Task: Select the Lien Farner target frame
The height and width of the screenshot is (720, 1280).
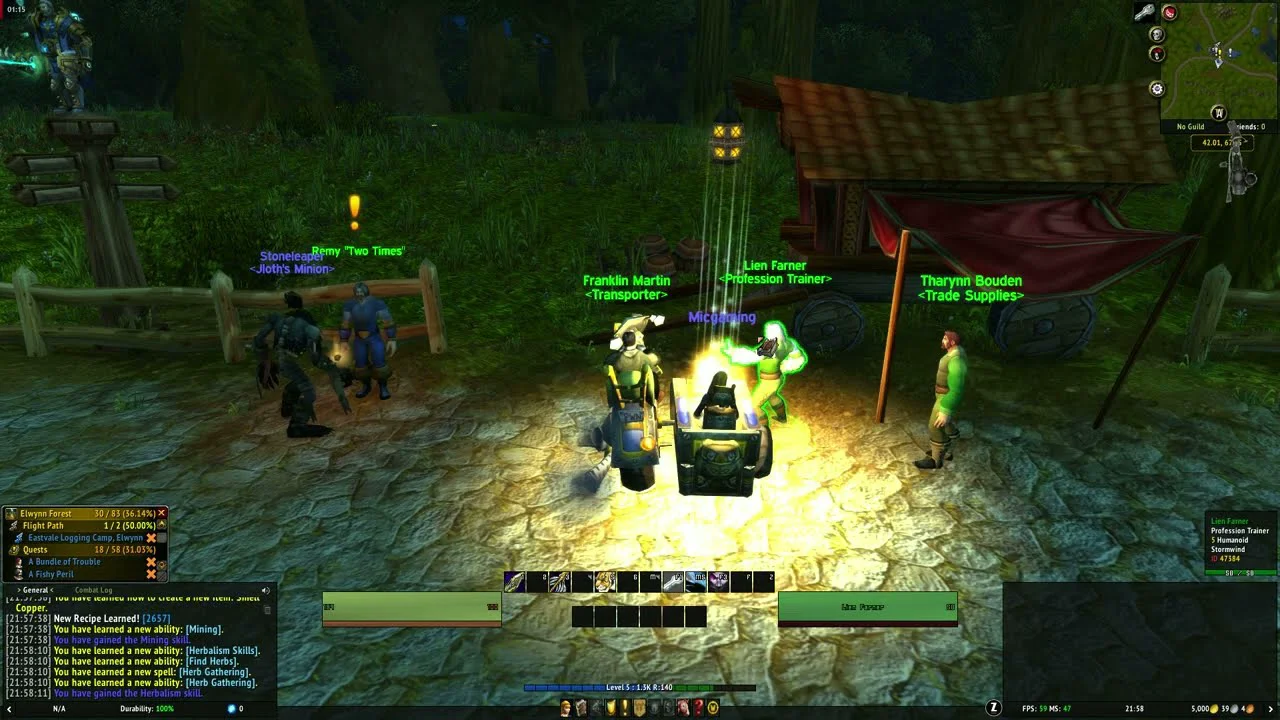Action: coord(867,607)
